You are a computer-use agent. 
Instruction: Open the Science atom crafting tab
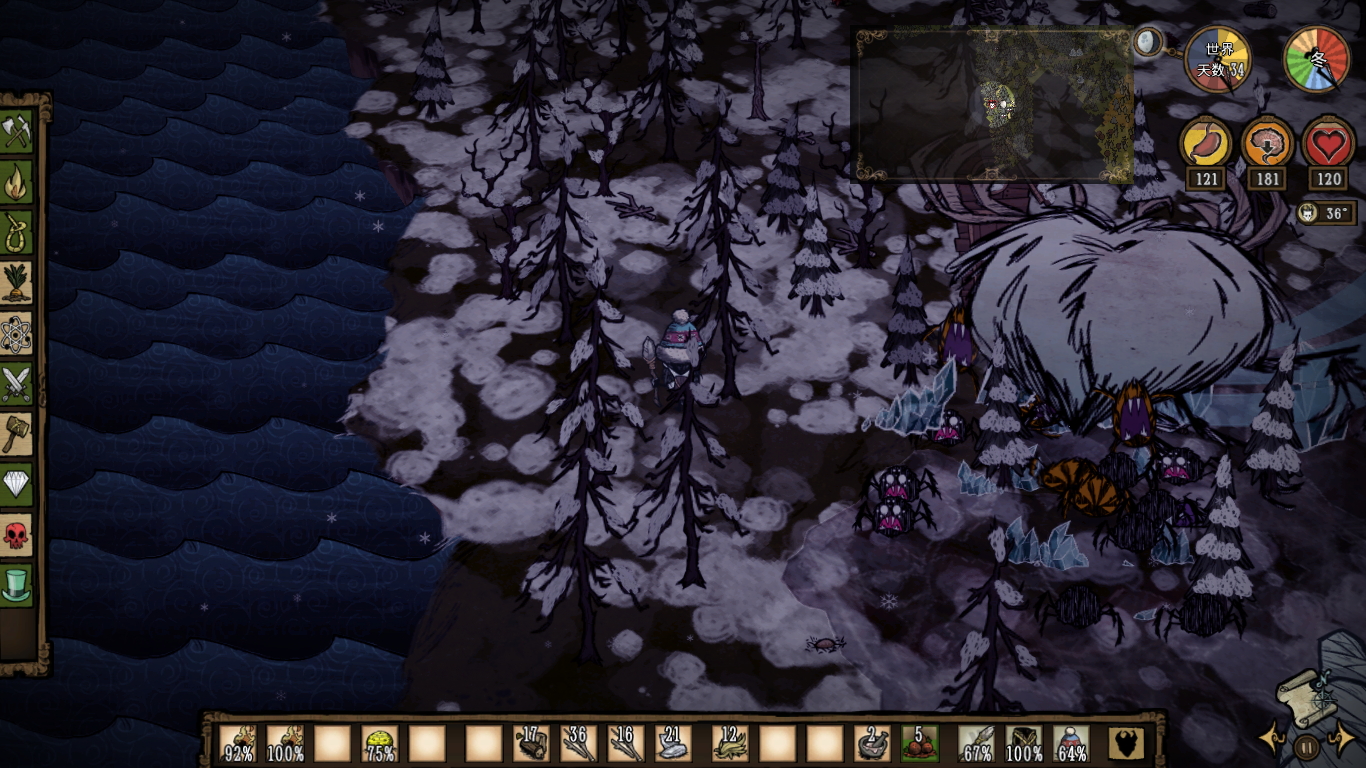click(x=17, y=333)
